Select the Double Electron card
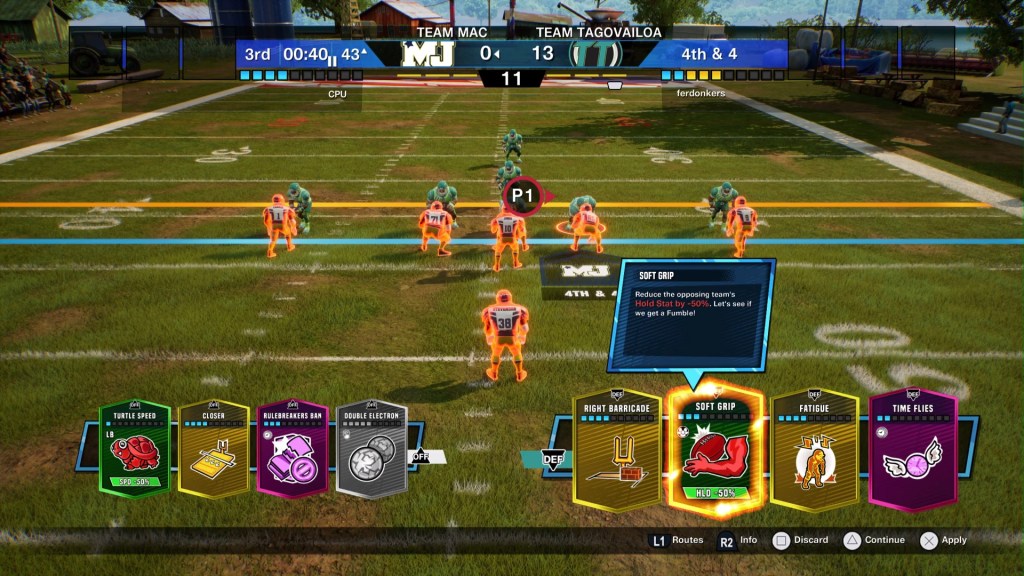The height and width of the screenshot is (576, 1024). [x=372, y=449]
